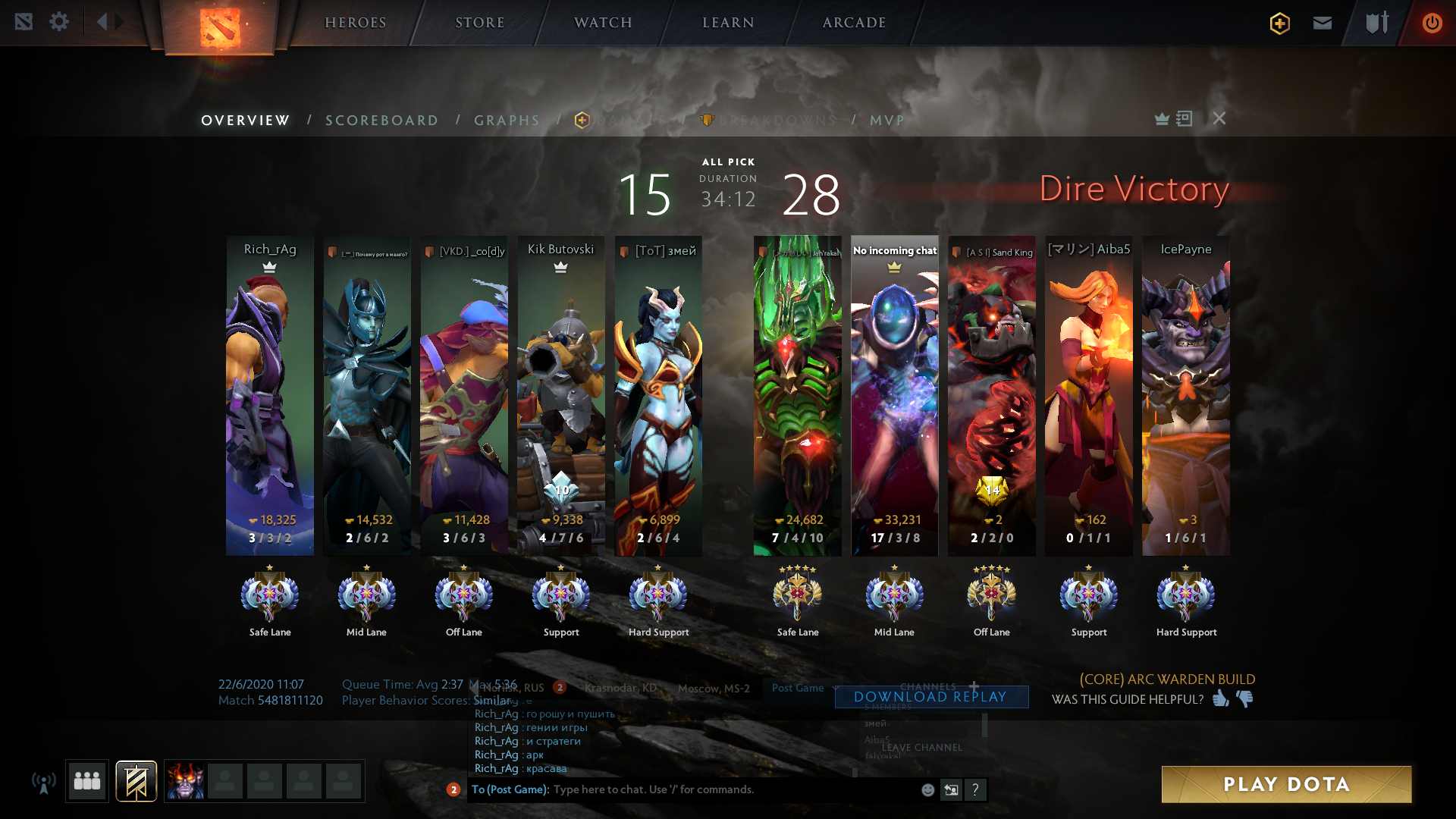
Task: Open the Scoreboard tab
Action: (x=381, y=121)
